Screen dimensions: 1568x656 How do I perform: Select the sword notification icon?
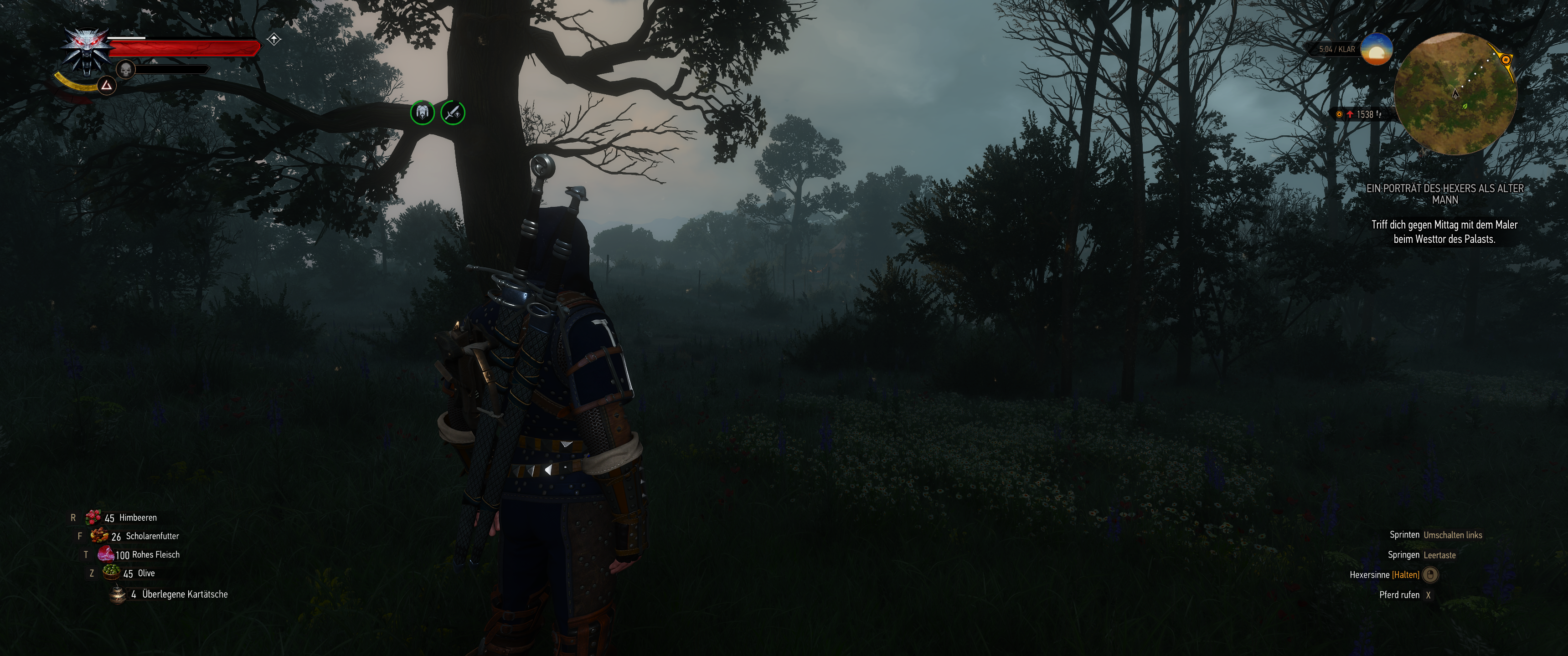coord(453,112)
